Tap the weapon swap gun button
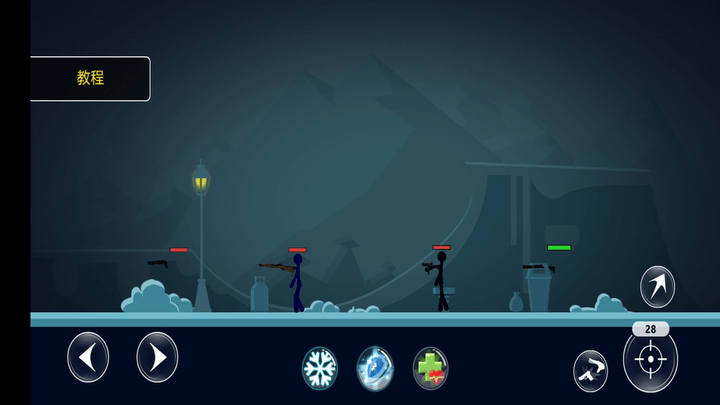The width and height of the screenshot is (720, 405). pos(591,370)
